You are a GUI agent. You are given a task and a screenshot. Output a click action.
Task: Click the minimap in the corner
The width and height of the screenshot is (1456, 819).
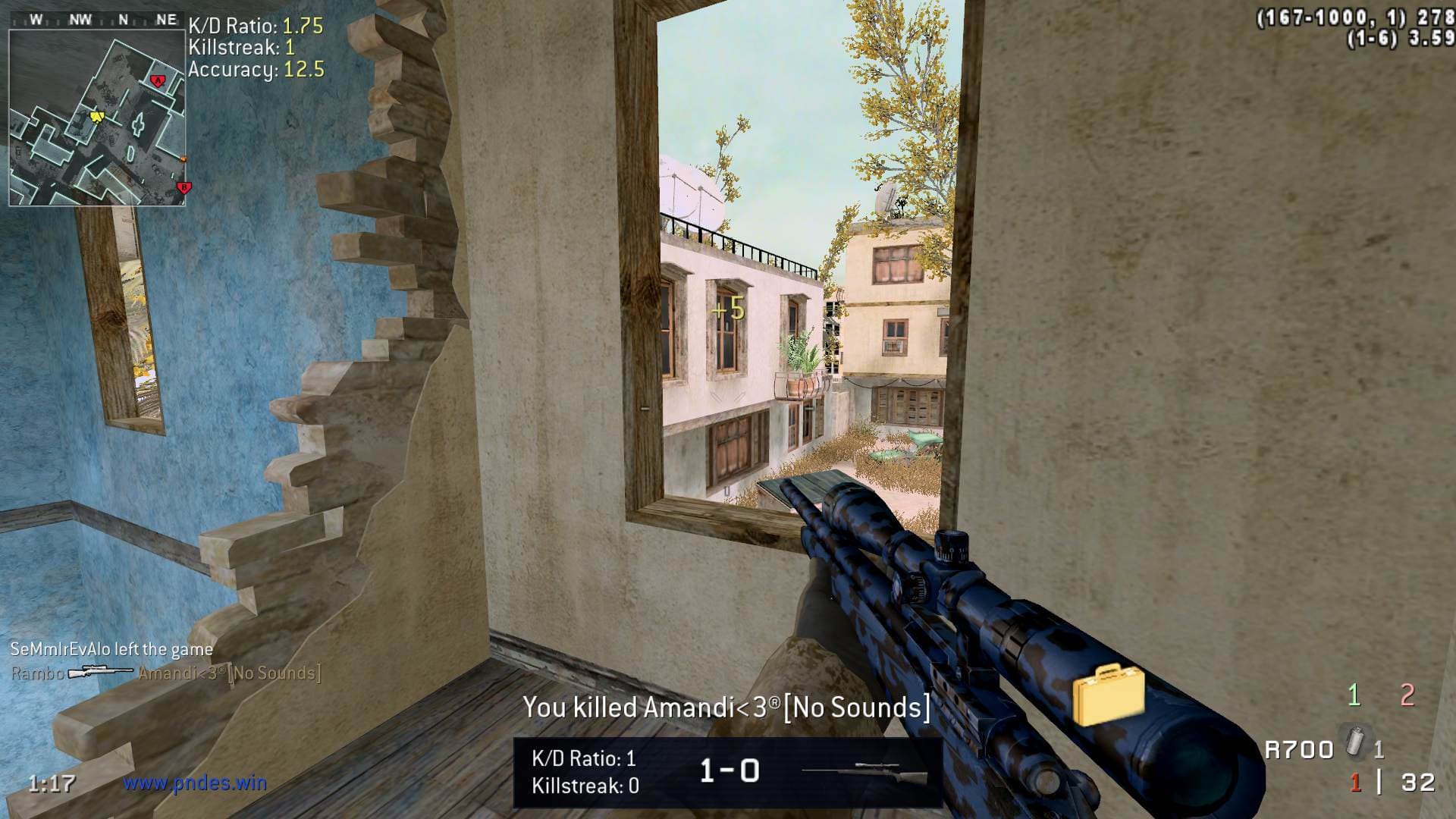[x=97, y=118]
